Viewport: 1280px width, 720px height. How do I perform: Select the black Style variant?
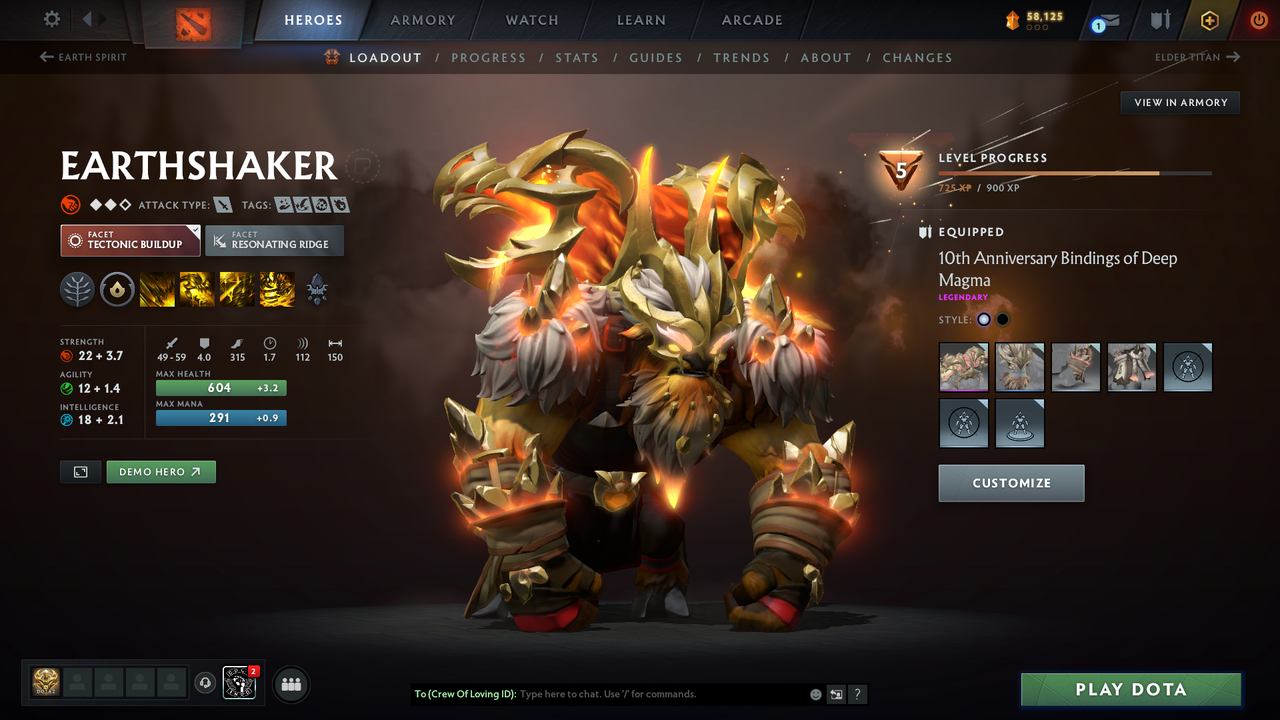coord(1003,319)
